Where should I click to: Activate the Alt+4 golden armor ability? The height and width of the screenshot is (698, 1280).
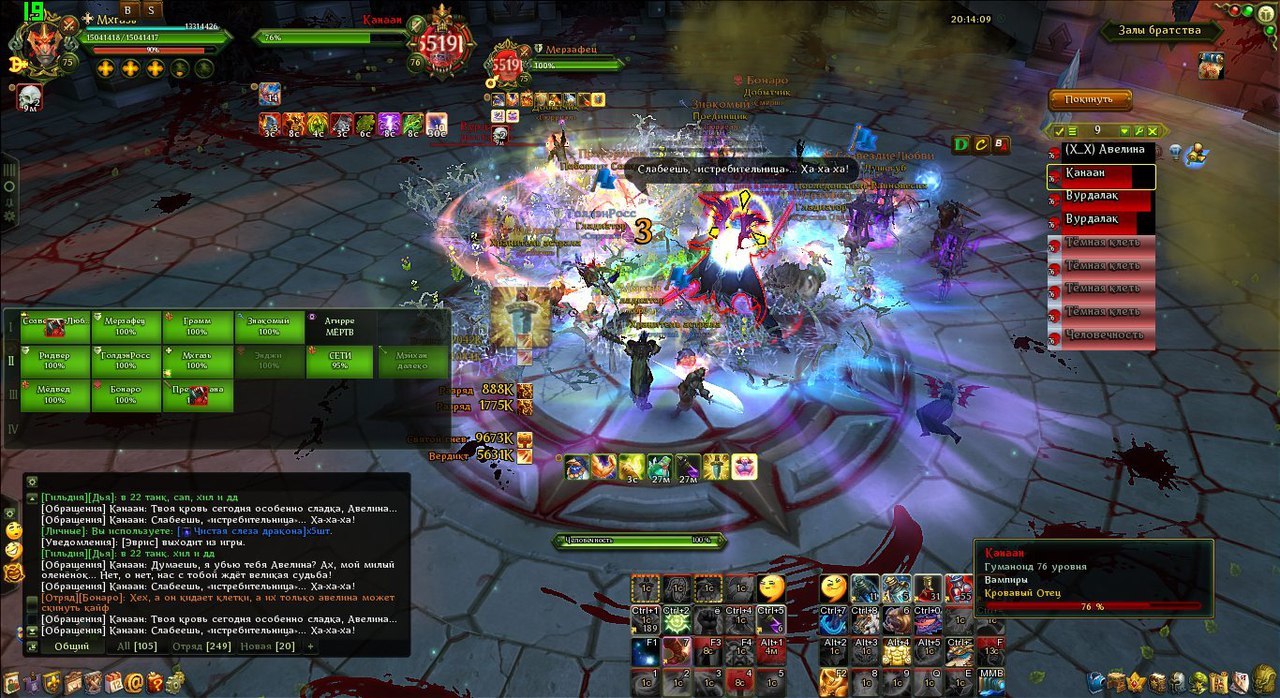click(897, 653)
